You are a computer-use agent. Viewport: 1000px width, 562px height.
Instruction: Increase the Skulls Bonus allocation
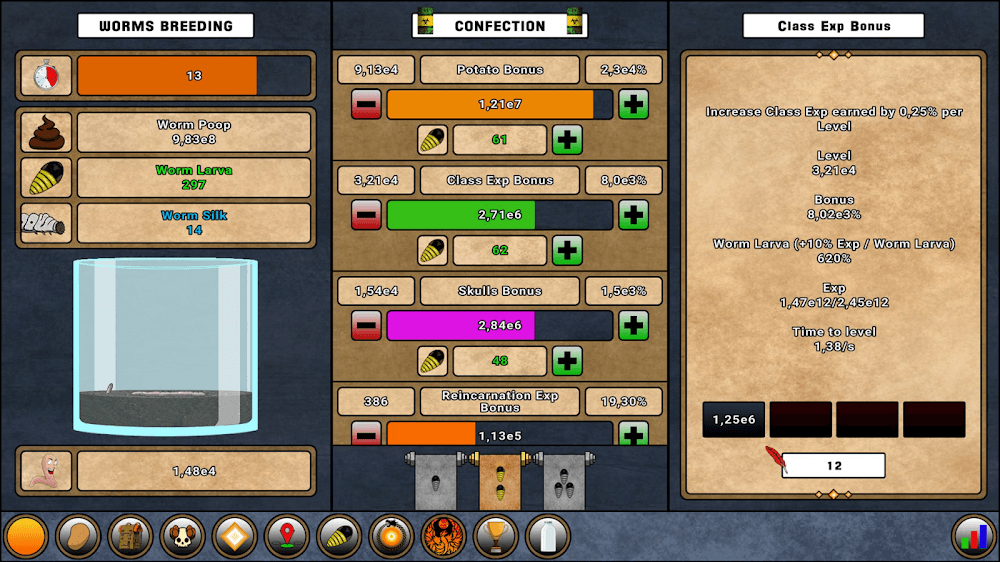coord(633,325)
